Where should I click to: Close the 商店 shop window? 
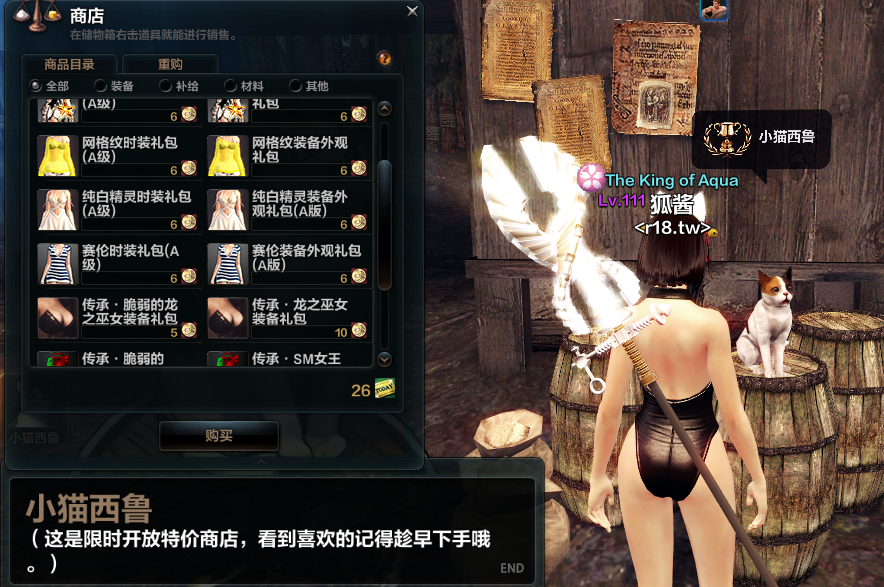point(412,12)
